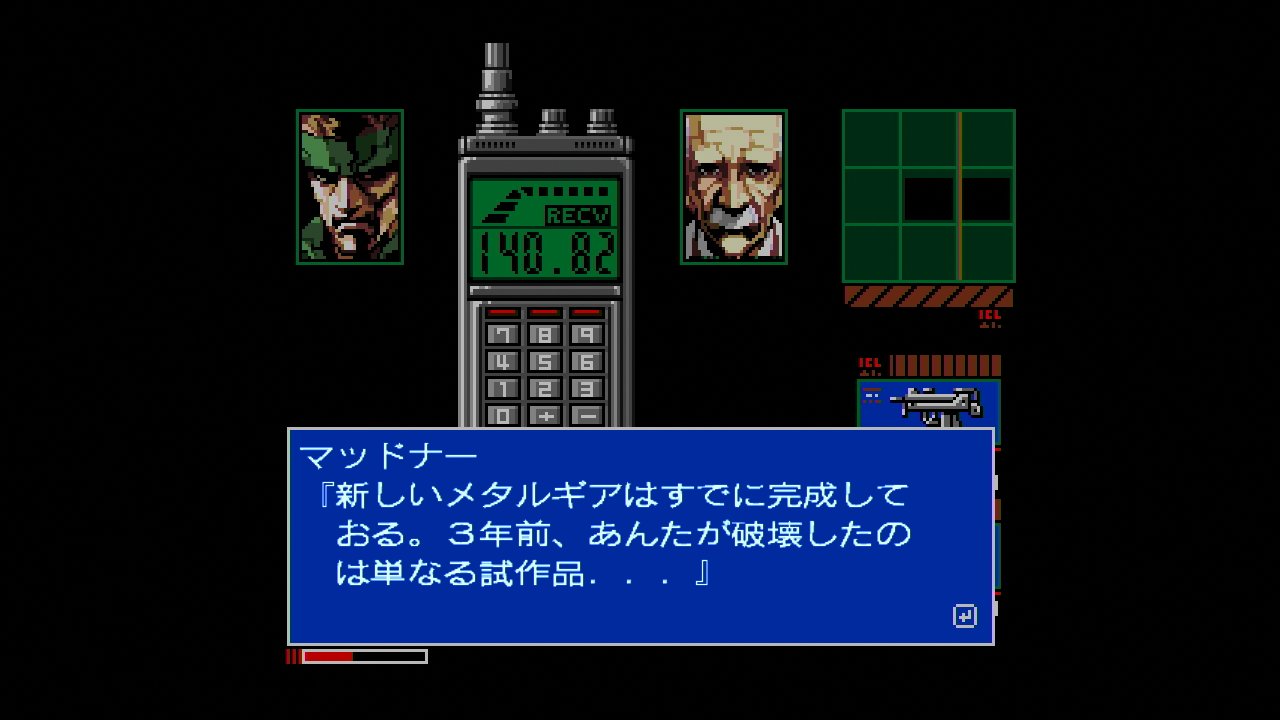Click the RECV indicator on the codec screen

point(580,213)
